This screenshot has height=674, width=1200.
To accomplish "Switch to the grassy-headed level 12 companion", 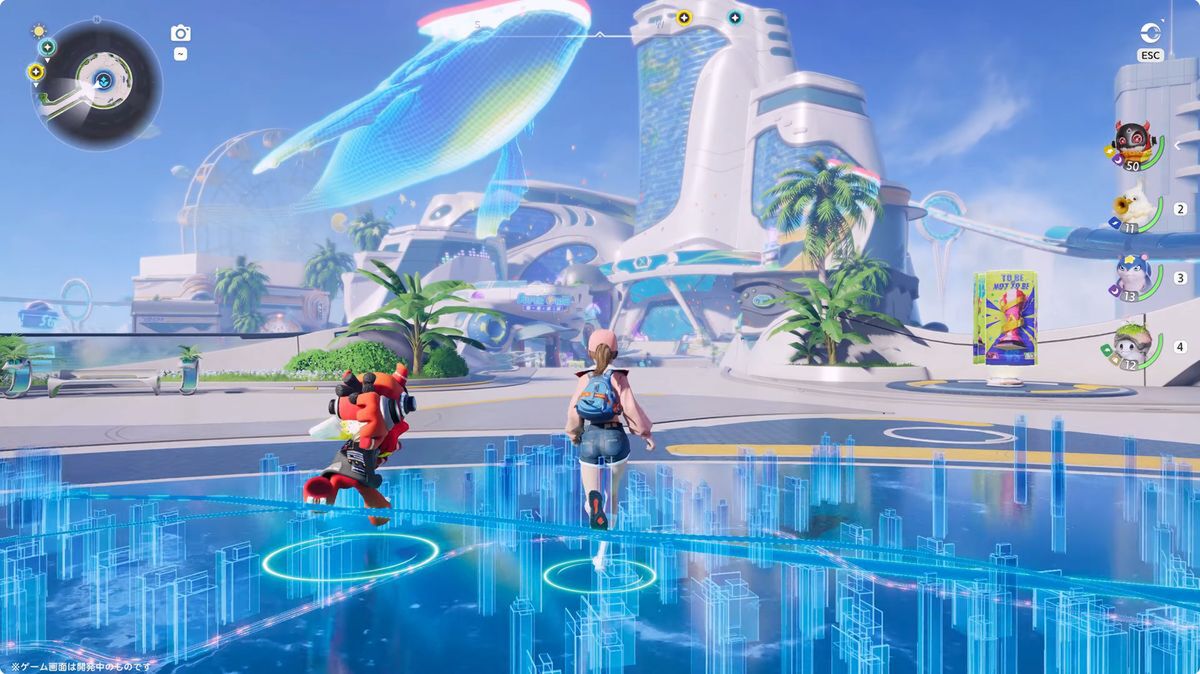I will [1131, 346].
